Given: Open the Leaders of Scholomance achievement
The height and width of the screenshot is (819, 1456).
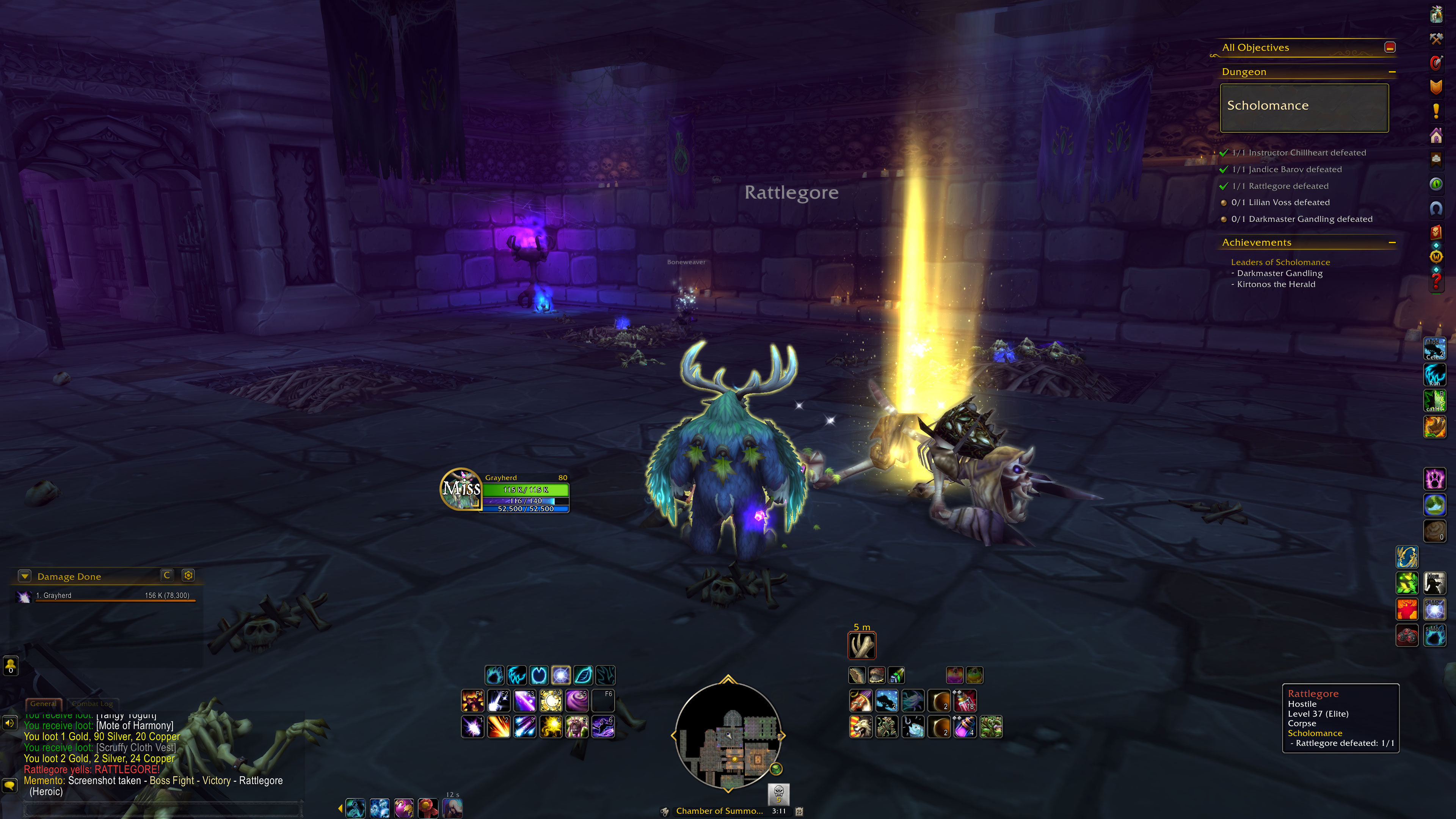Looking at the screenshot, I should pyautogui.click(x=1280, y=262).
